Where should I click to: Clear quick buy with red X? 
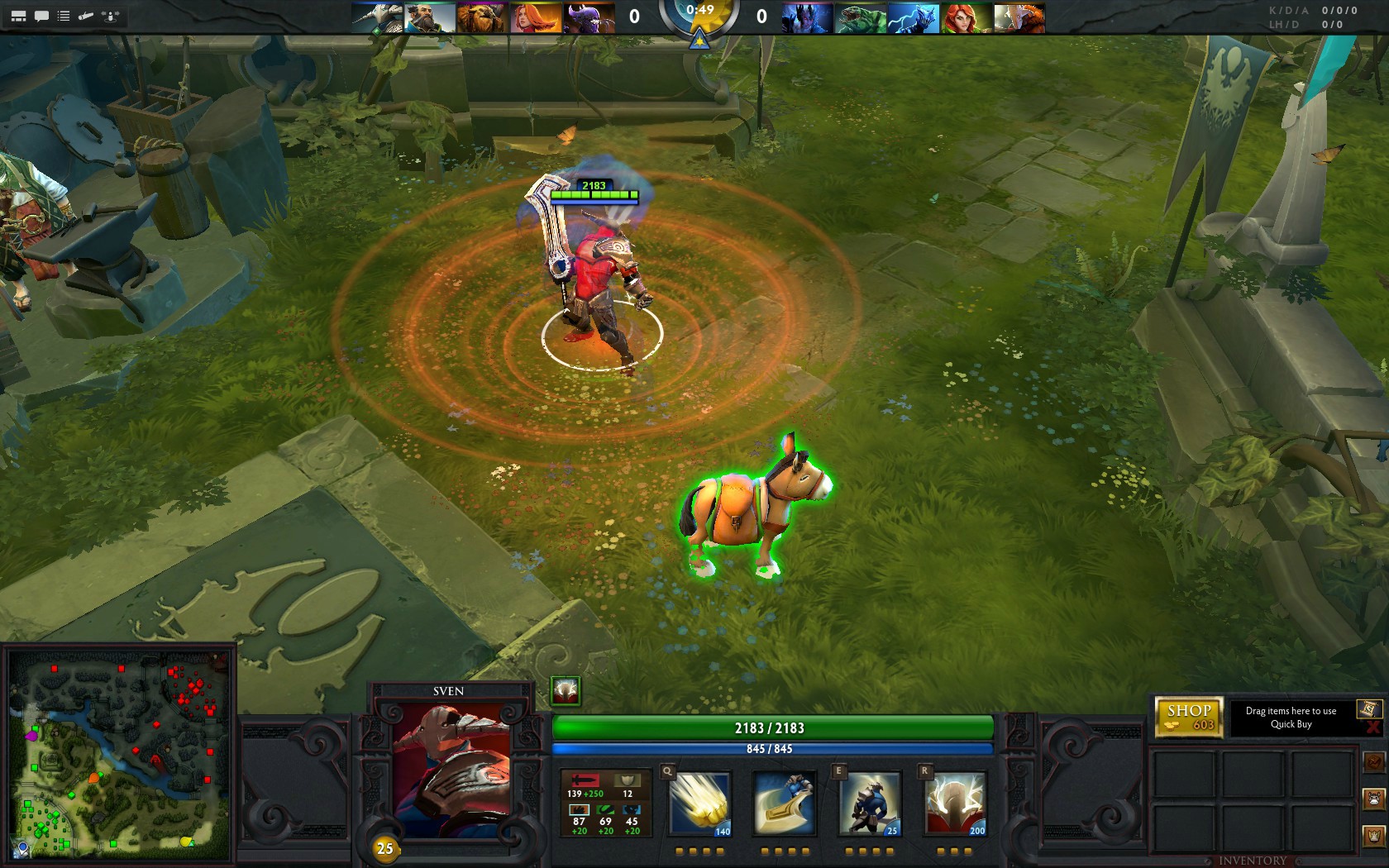pyautogui.click(x=1373, y=727)
